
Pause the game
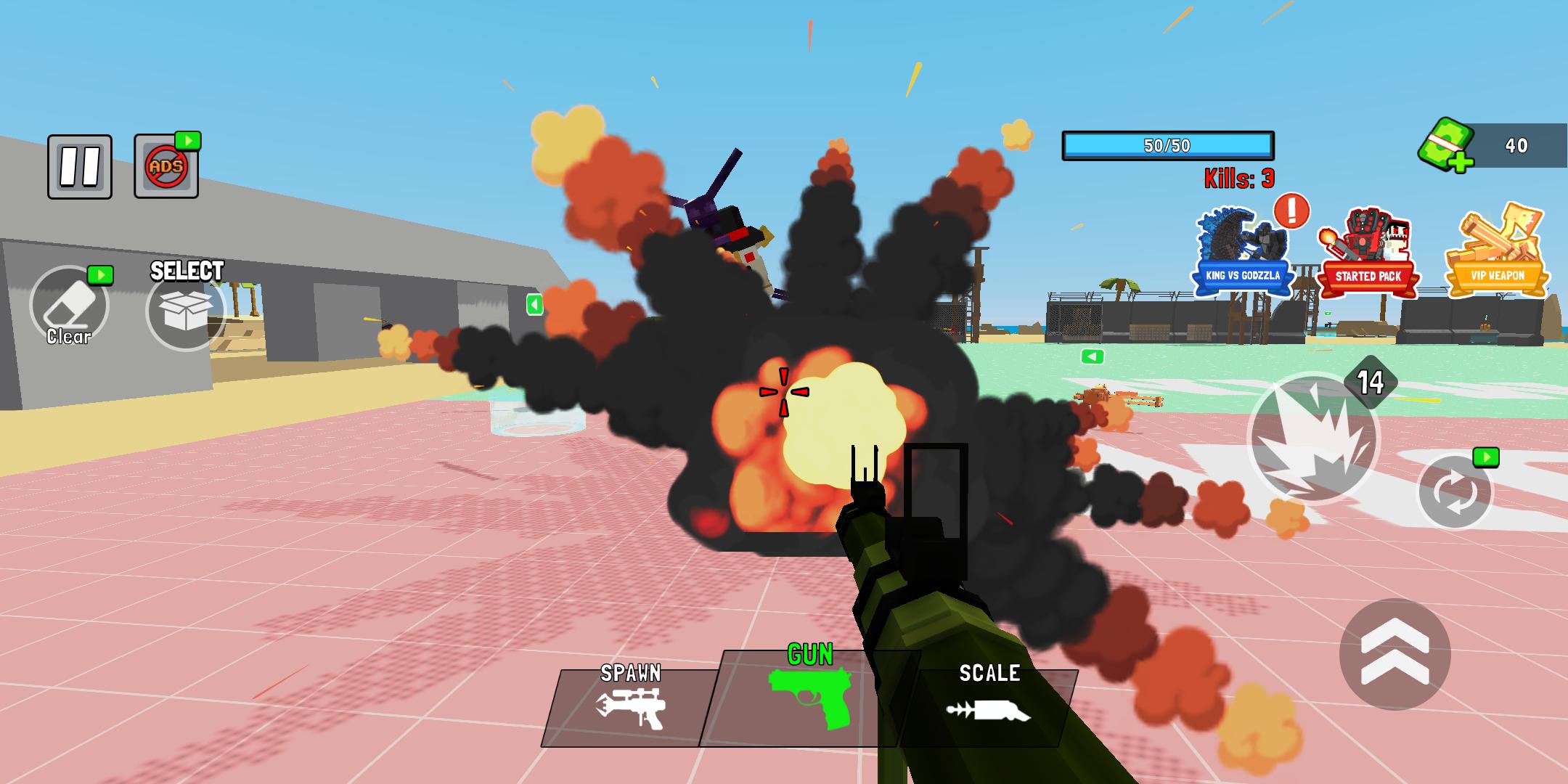point(80,166)
